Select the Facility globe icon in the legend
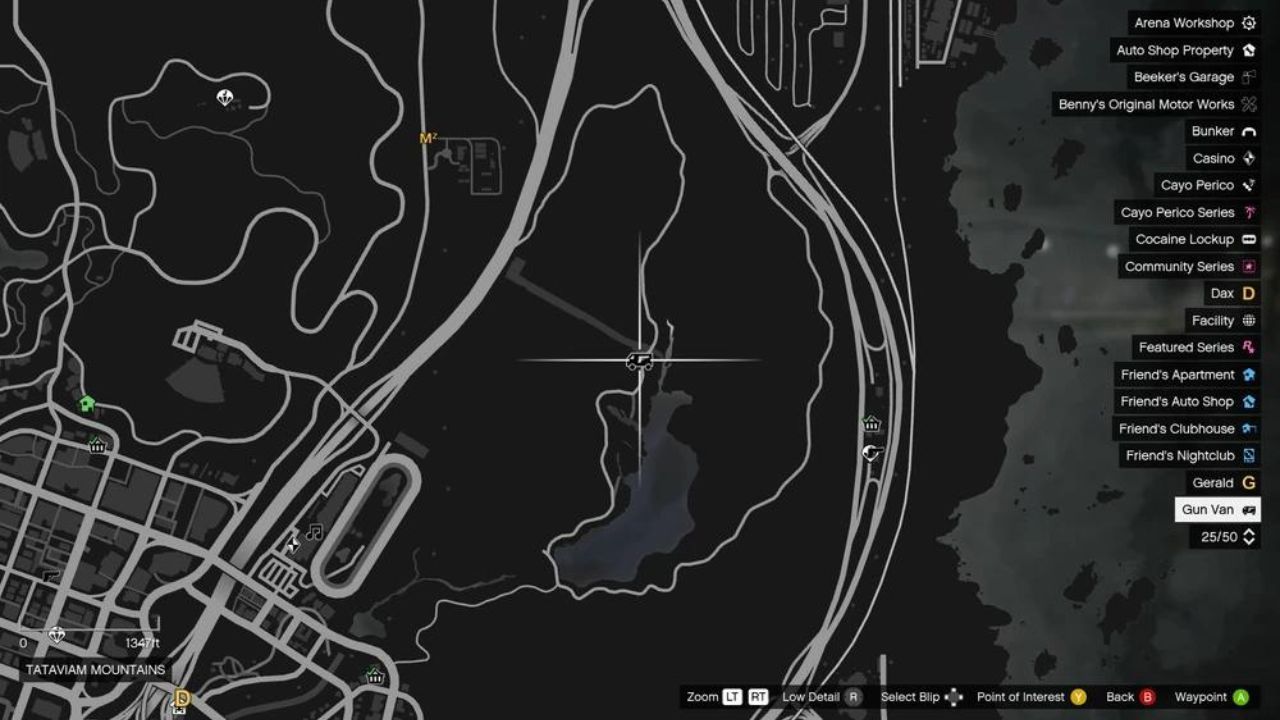The width and height of the screenshot is (1280, 720). coord(1247,320)
